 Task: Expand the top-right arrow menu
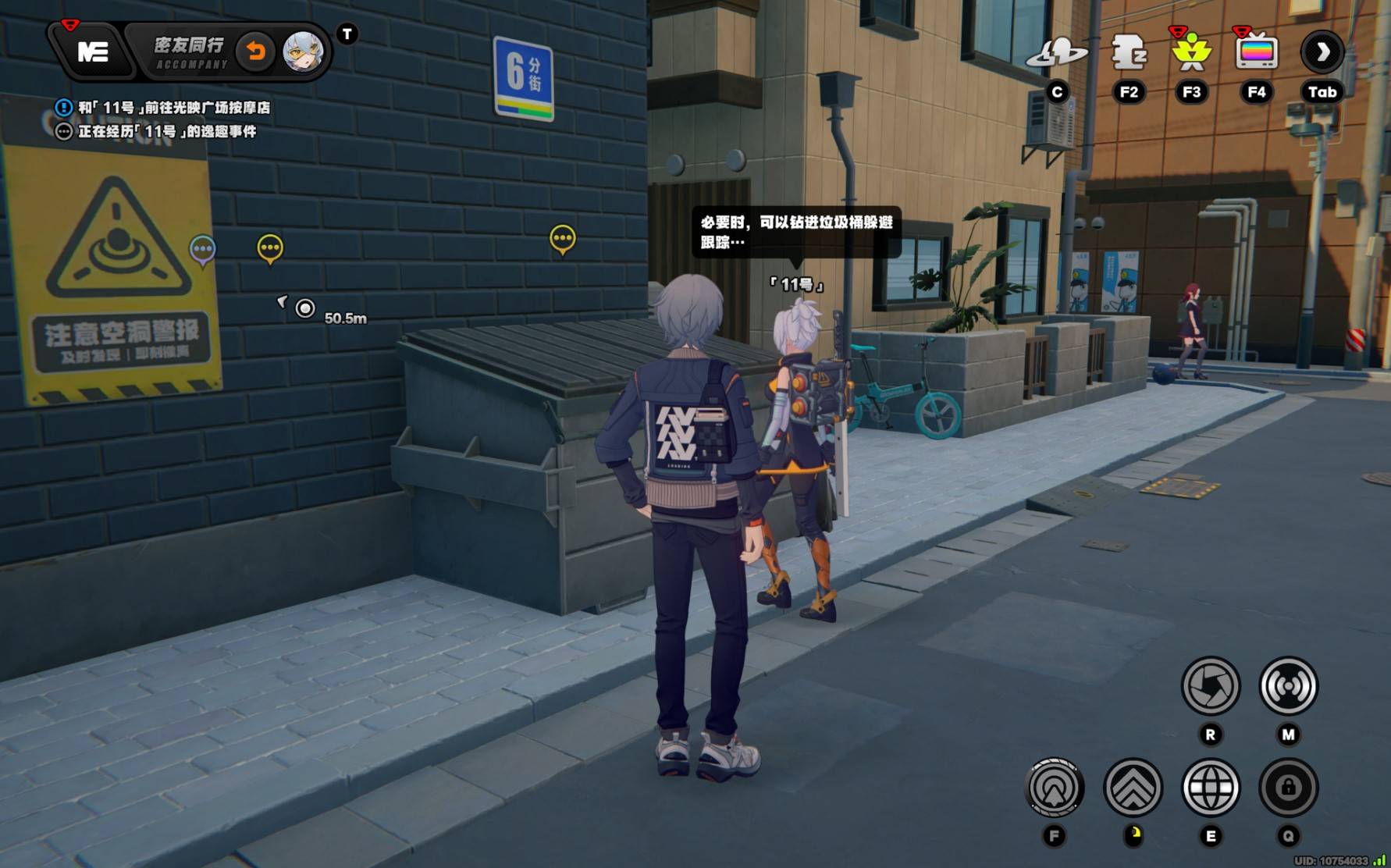(x=1322, y=52)
